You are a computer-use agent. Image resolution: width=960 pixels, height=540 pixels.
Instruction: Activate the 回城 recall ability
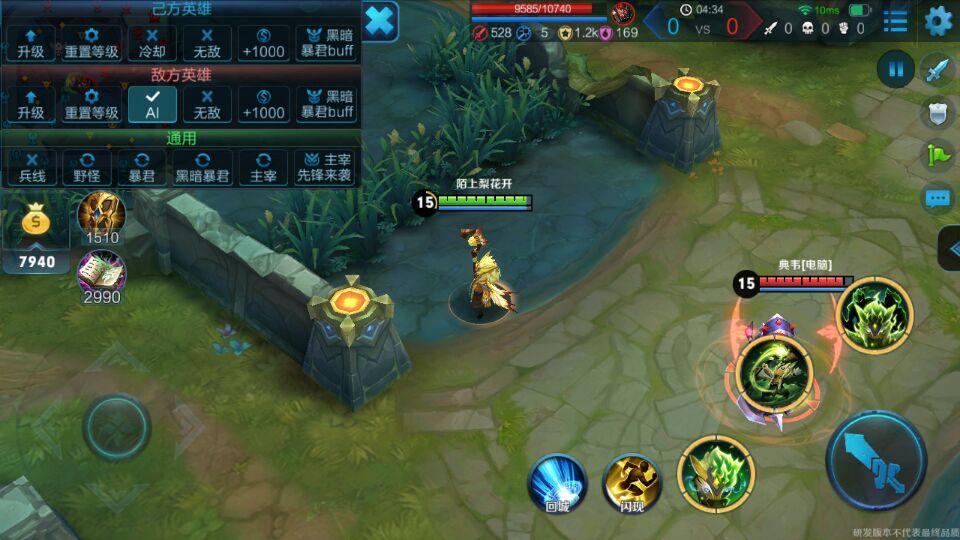(557, 482)
